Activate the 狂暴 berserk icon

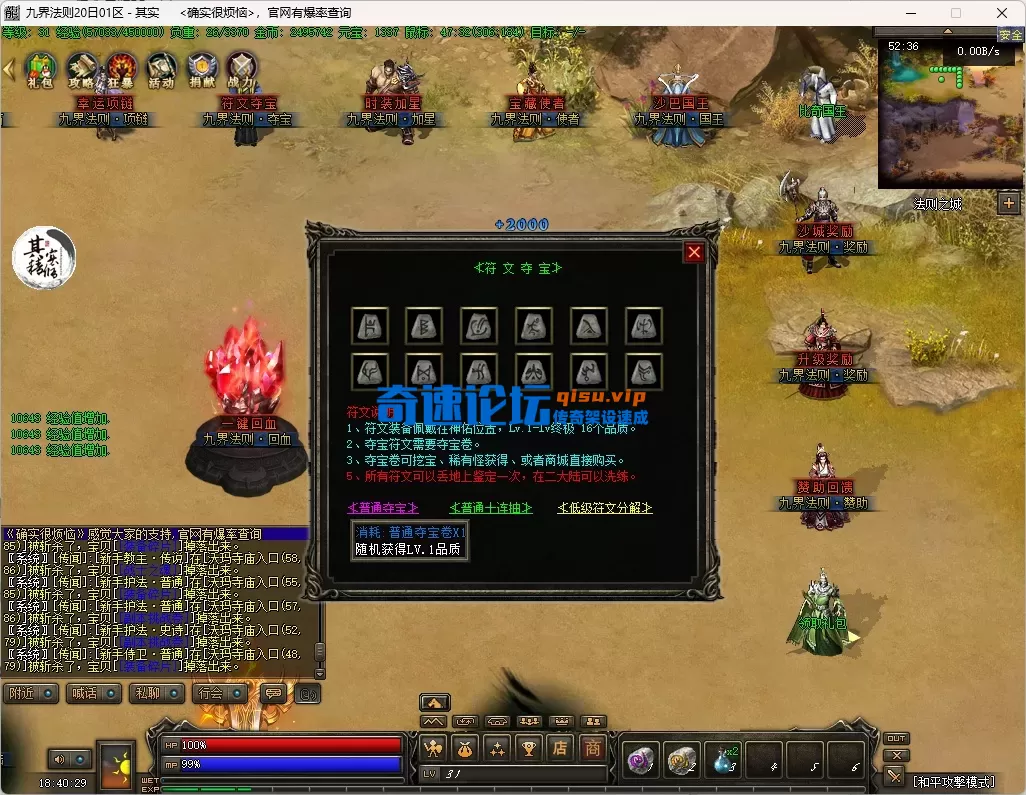coord(121,68)
